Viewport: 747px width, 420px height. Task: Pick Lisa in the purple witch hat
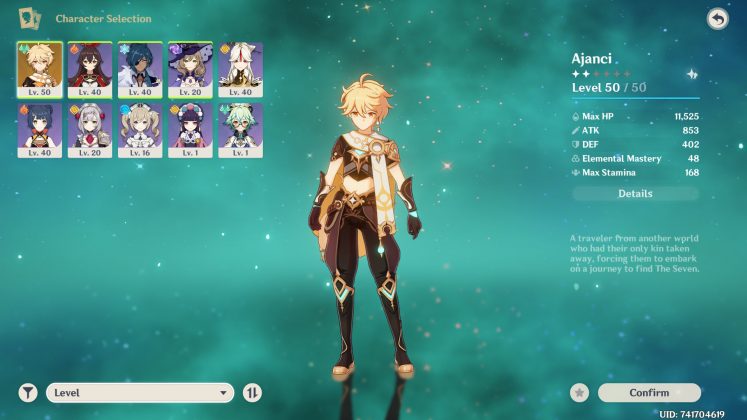(190, 68)
